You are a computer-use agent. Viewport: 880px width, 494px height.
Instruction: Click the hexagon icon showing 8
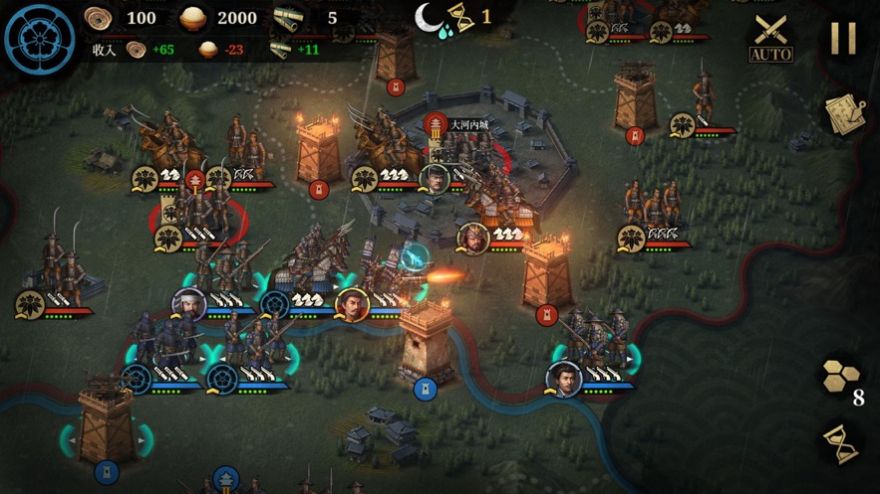pyautogui.click(x=841, y=377)
